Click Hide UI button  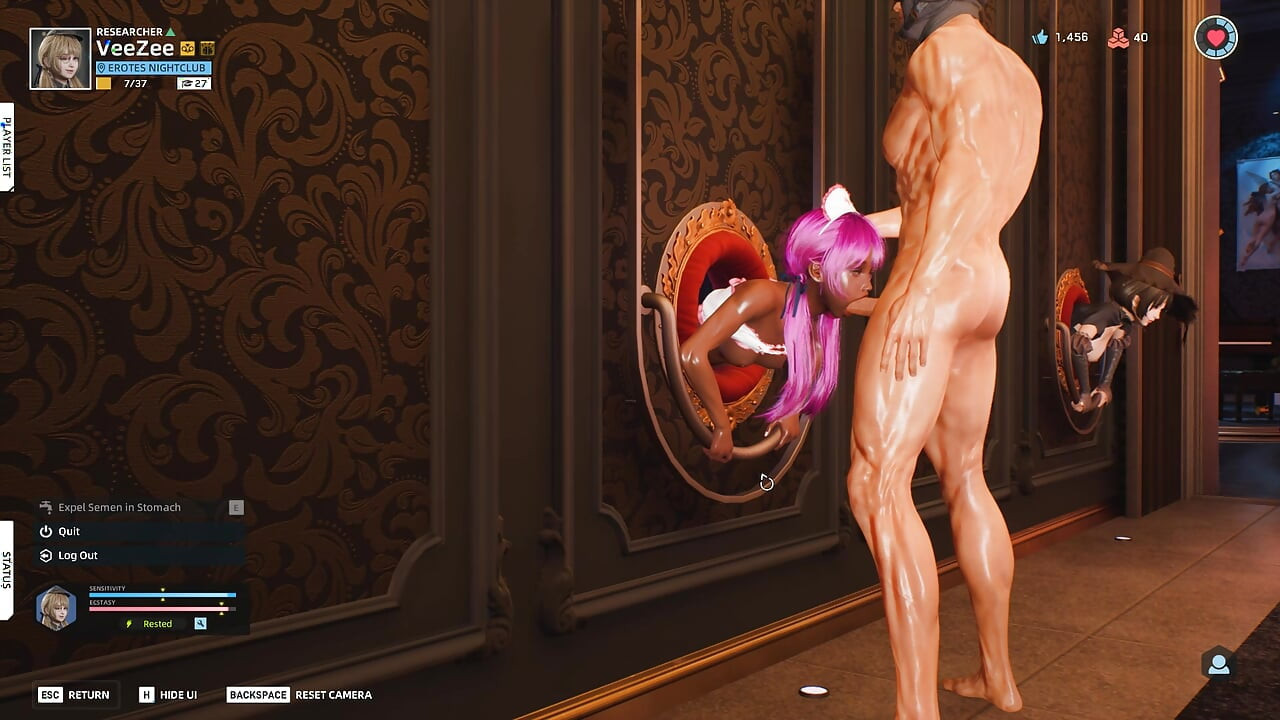click(170, 695)
